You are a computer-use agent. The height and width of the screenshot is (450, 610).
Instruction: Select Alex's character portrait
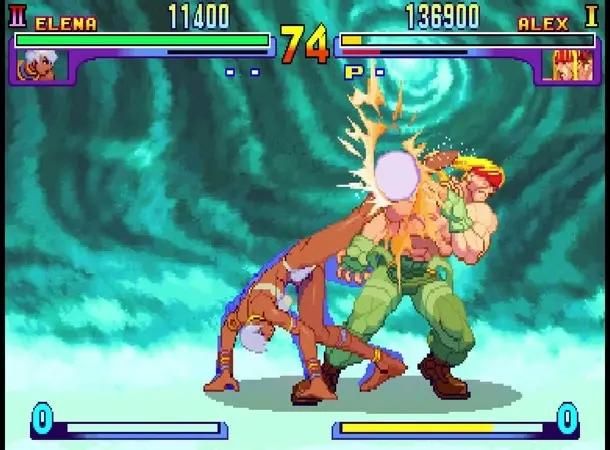(x=564, y=65)
